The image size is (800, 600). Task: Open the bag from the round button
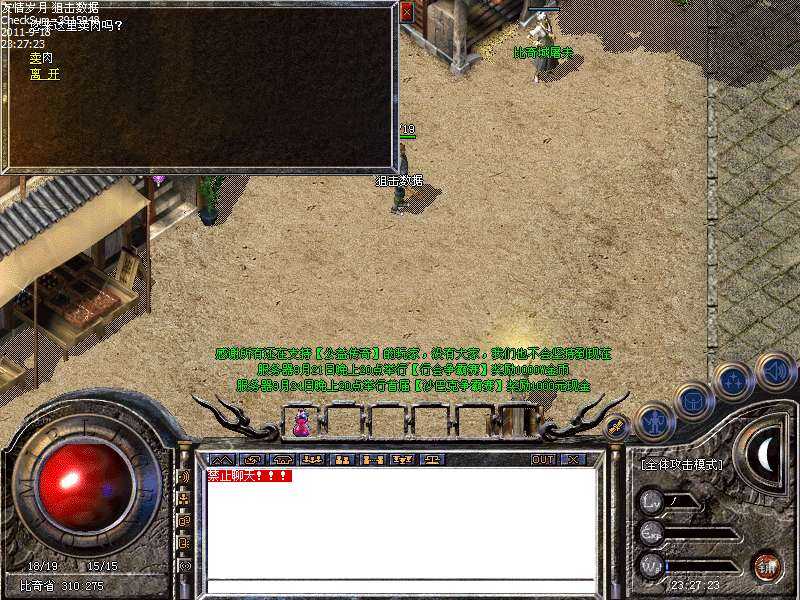tap(693, 400)
